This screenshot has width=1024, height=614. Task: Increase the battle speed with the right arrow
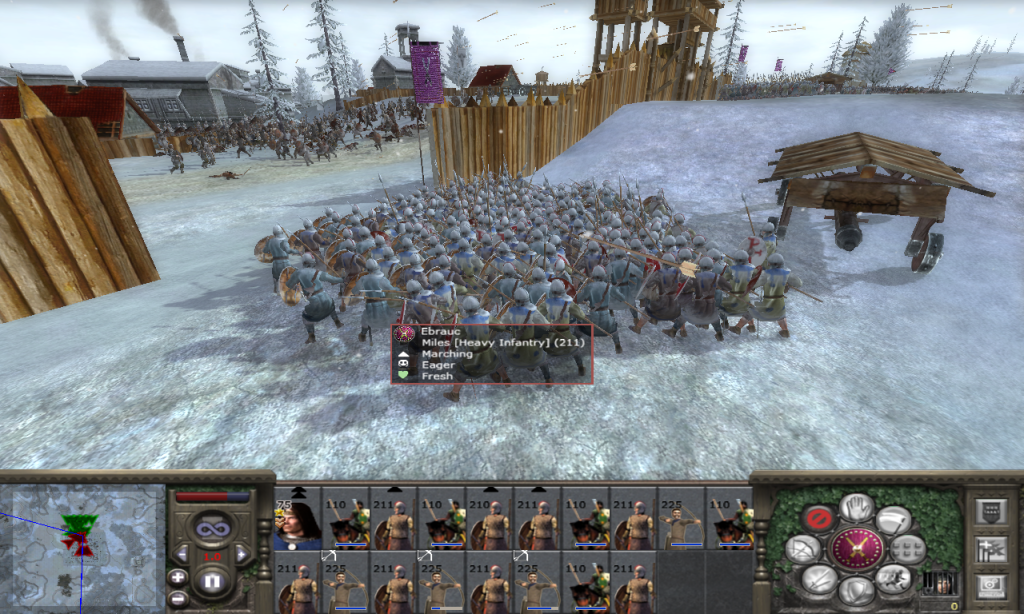tap(241, 554)
